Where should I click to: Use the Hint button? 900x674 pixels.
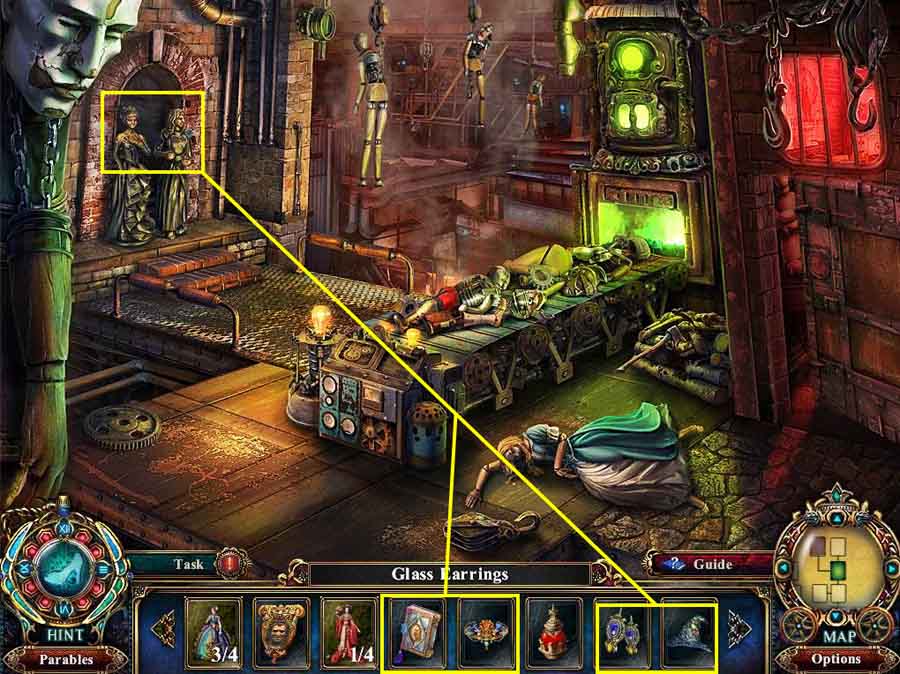click(62, 634)
